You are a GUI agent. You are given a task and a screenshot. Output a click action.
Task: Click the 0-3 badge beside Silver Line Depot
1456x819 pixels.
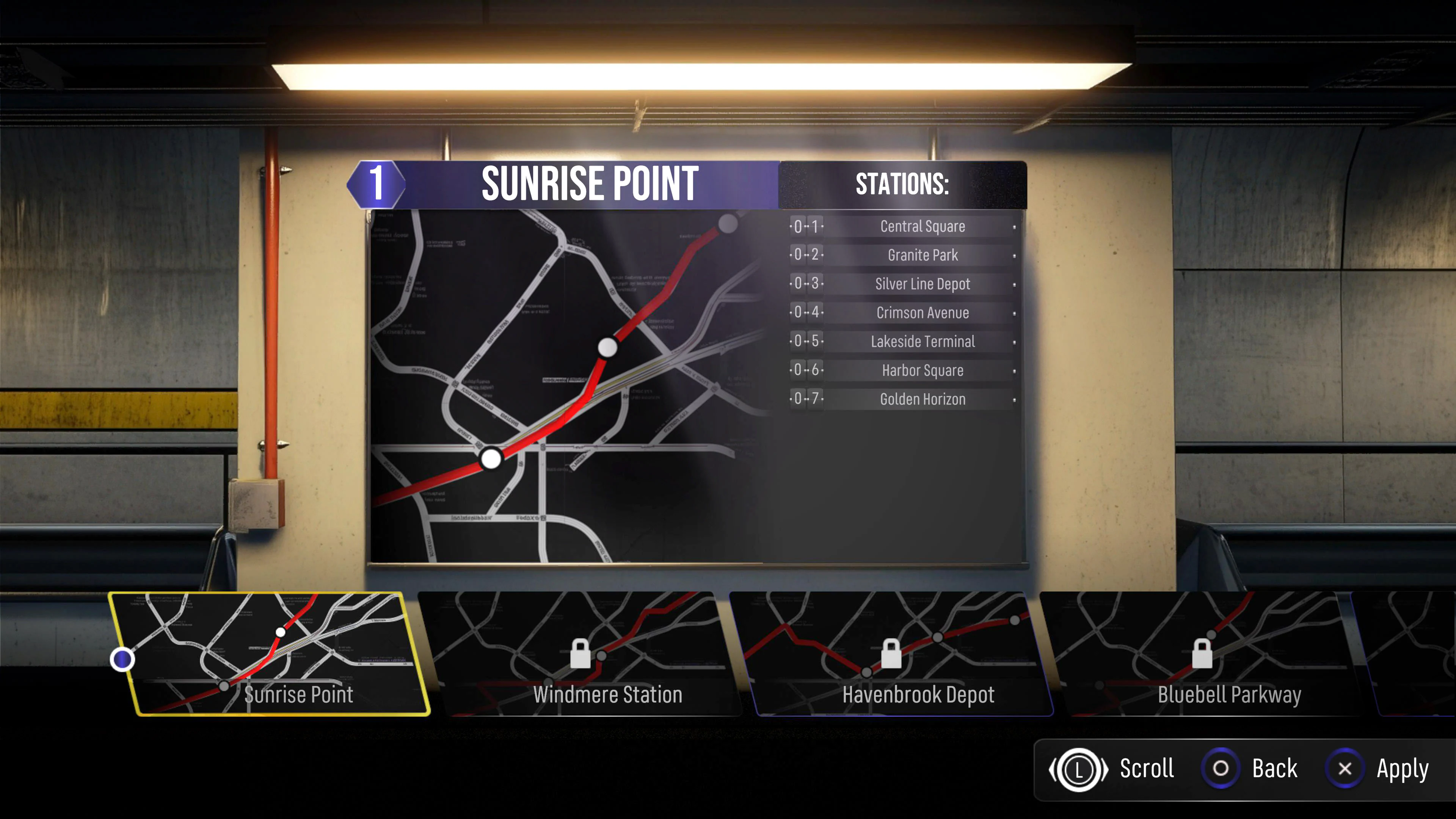pos(805,284)
